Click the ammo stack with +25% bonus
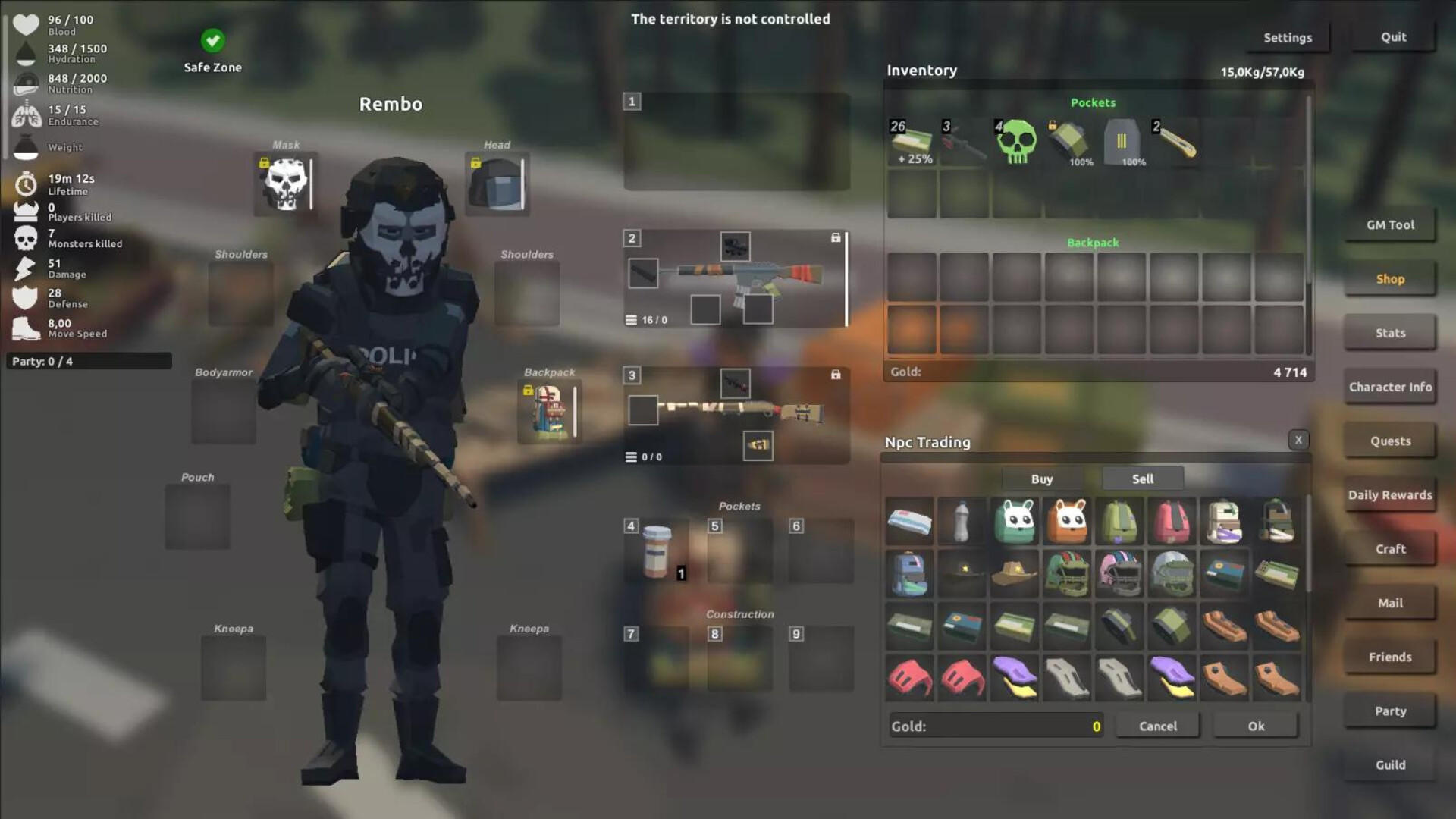Image resolution: width=1456 pixels, height=819 pixels. [x=911, y=143]
